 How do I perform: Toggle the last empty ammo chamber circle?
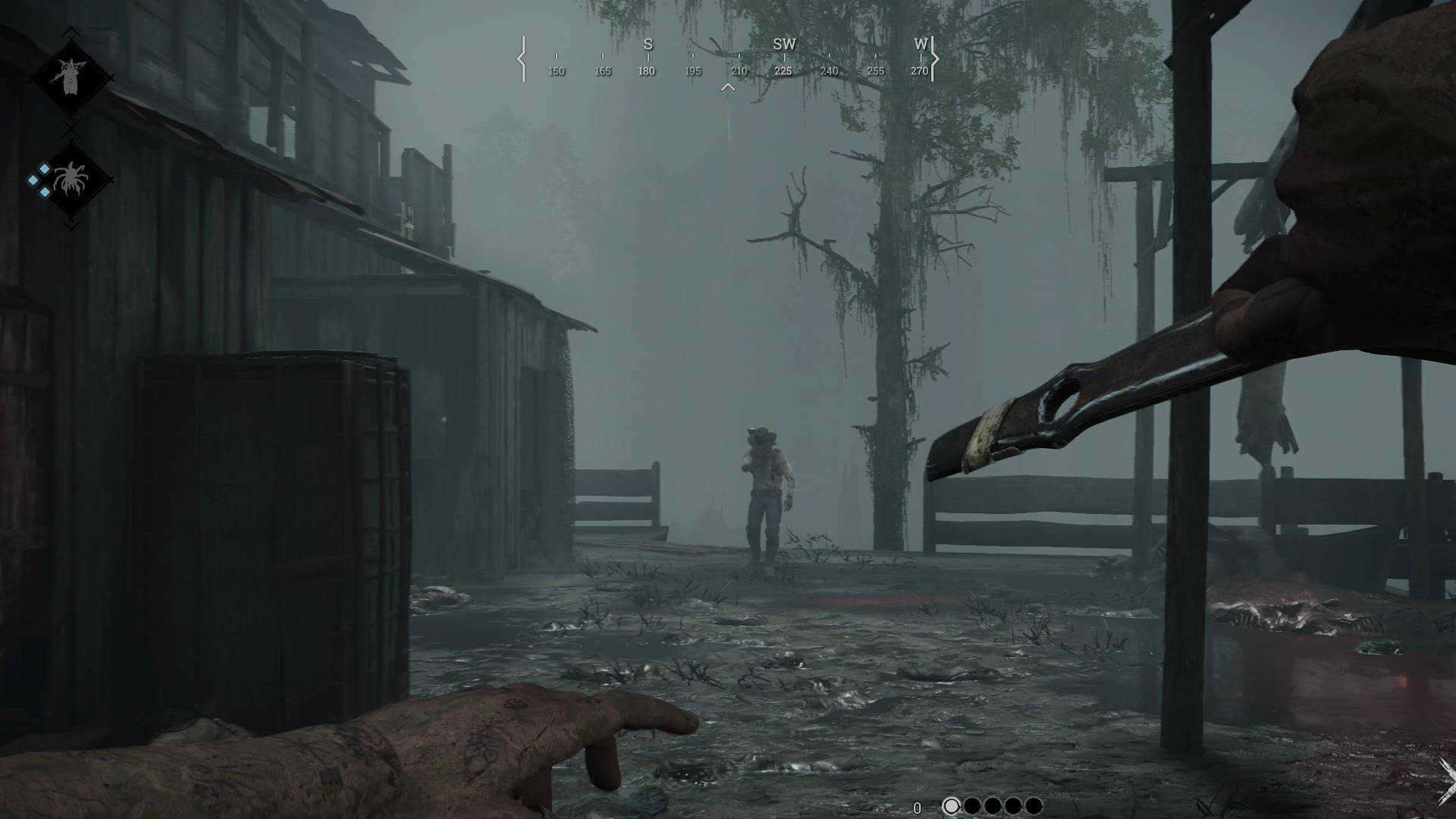pyautogui.click(x=1034, y=807)
